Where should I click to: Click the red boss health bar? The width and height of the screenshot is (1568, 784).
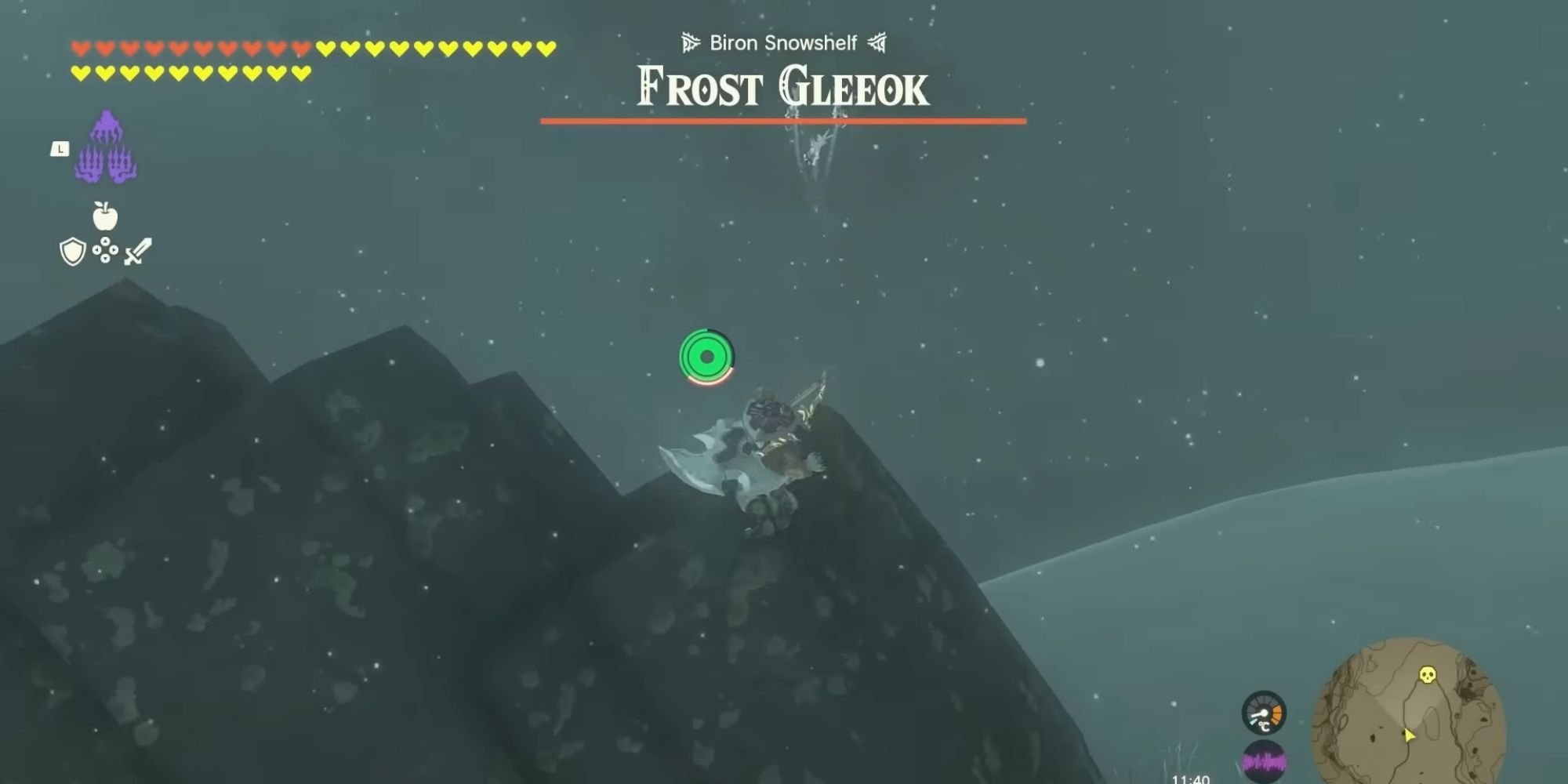pyautogui.click(x=782, y=121)
